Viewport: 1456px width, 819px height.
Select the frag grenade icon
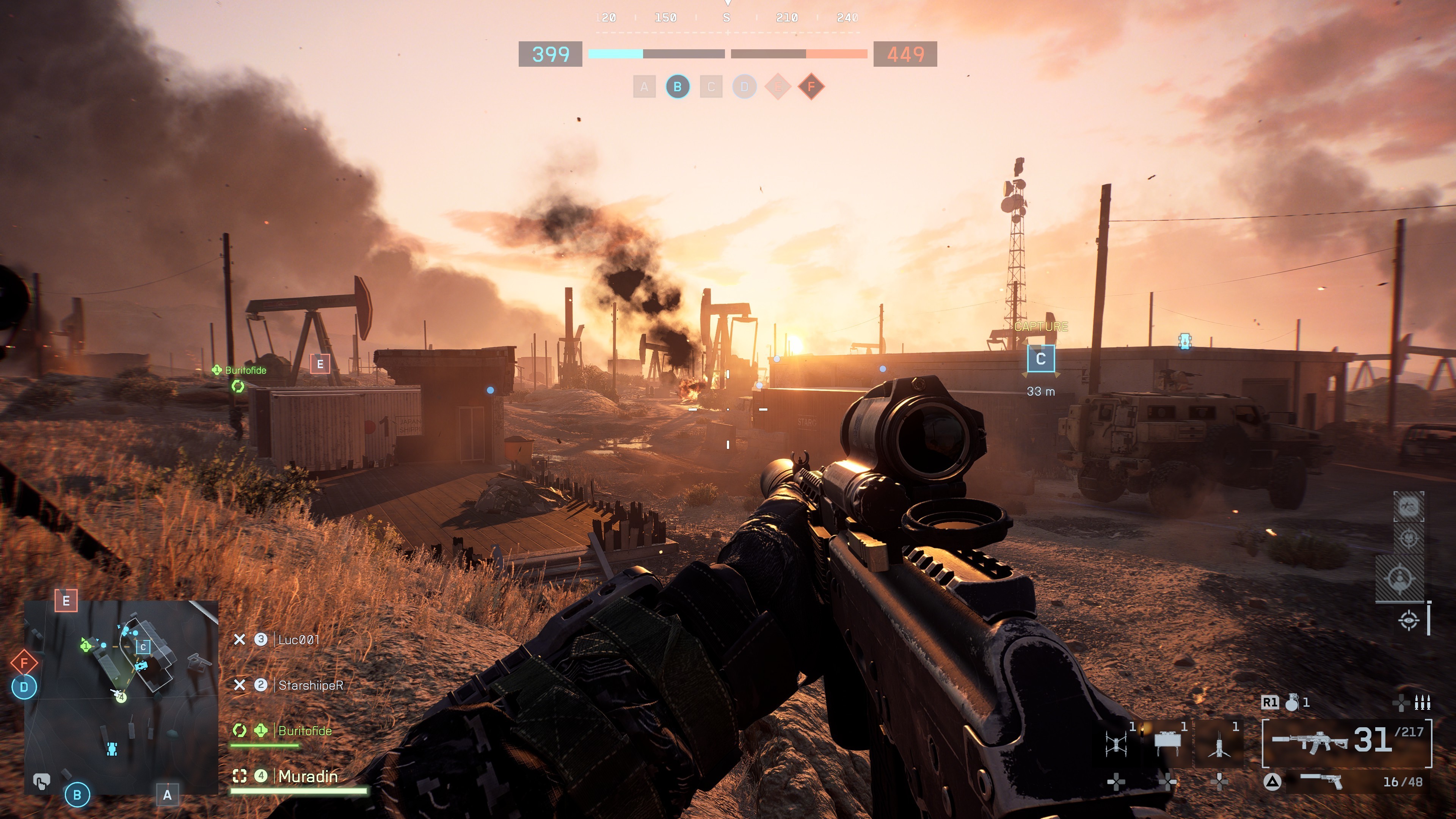coord(1291,703)
